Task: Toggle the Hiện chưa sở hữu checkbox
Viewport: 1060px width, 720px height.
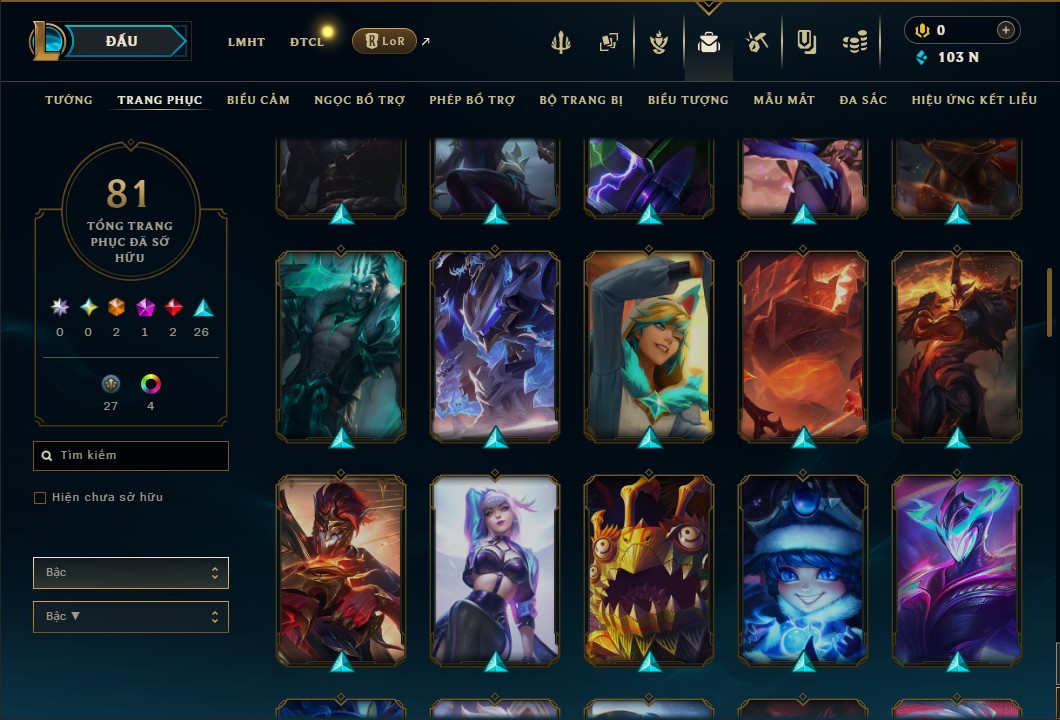Action: click(40, 498)
